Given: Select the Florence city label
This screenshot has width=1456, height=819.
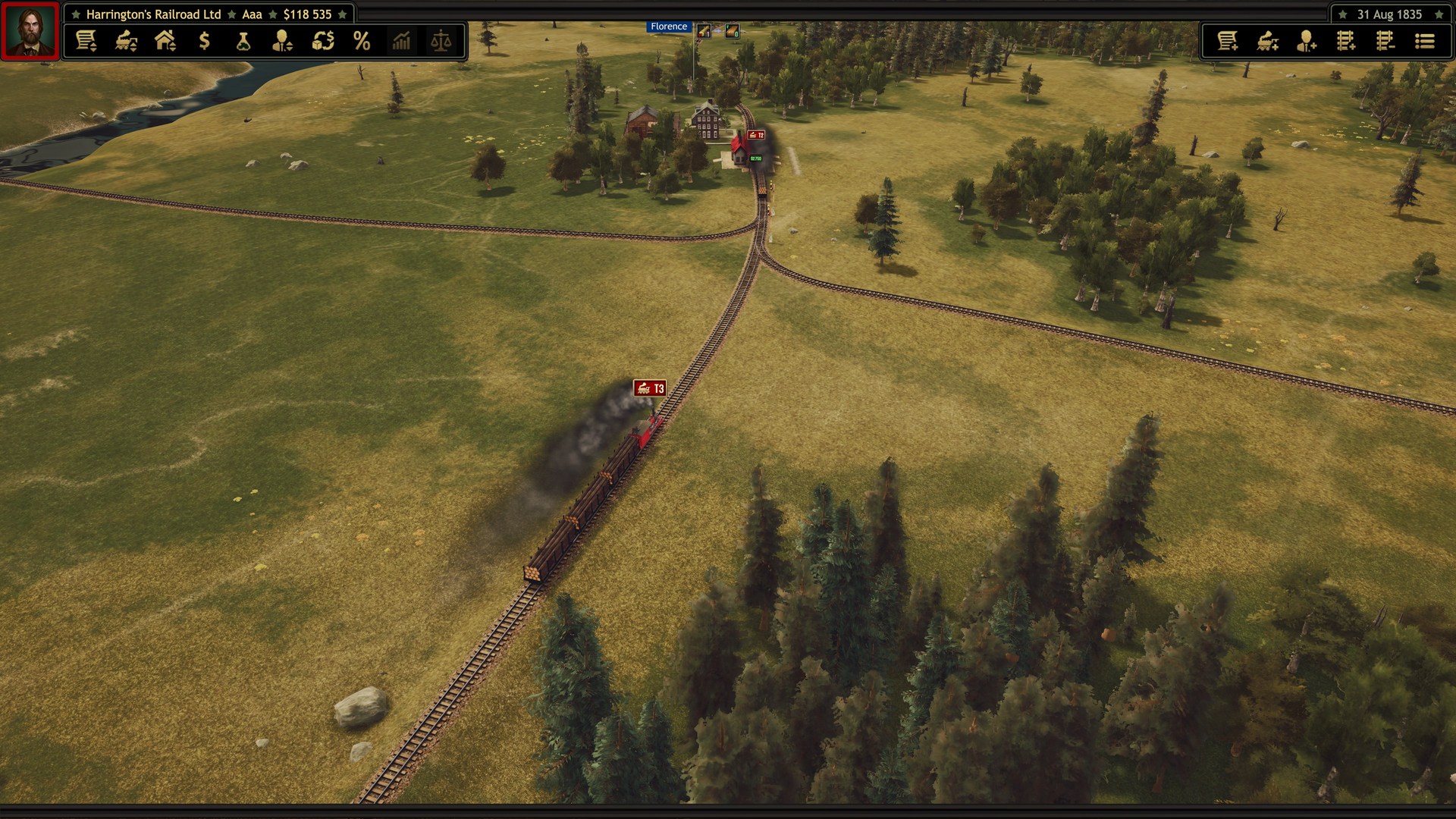Looking at the screenshot, I should coord(668,27).
